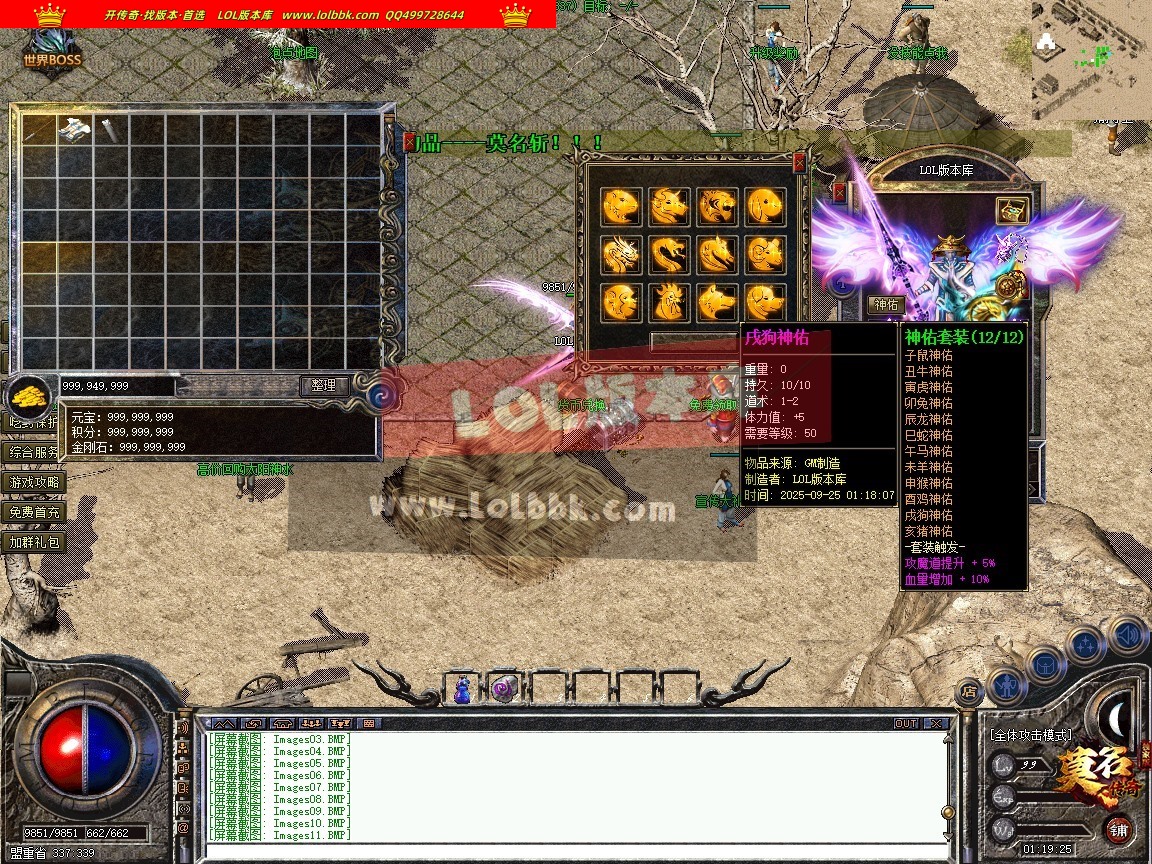Click the 整理 sort button in the bag
The width and height of the screenshot is (1152, 864).
[x=324, y=385]
